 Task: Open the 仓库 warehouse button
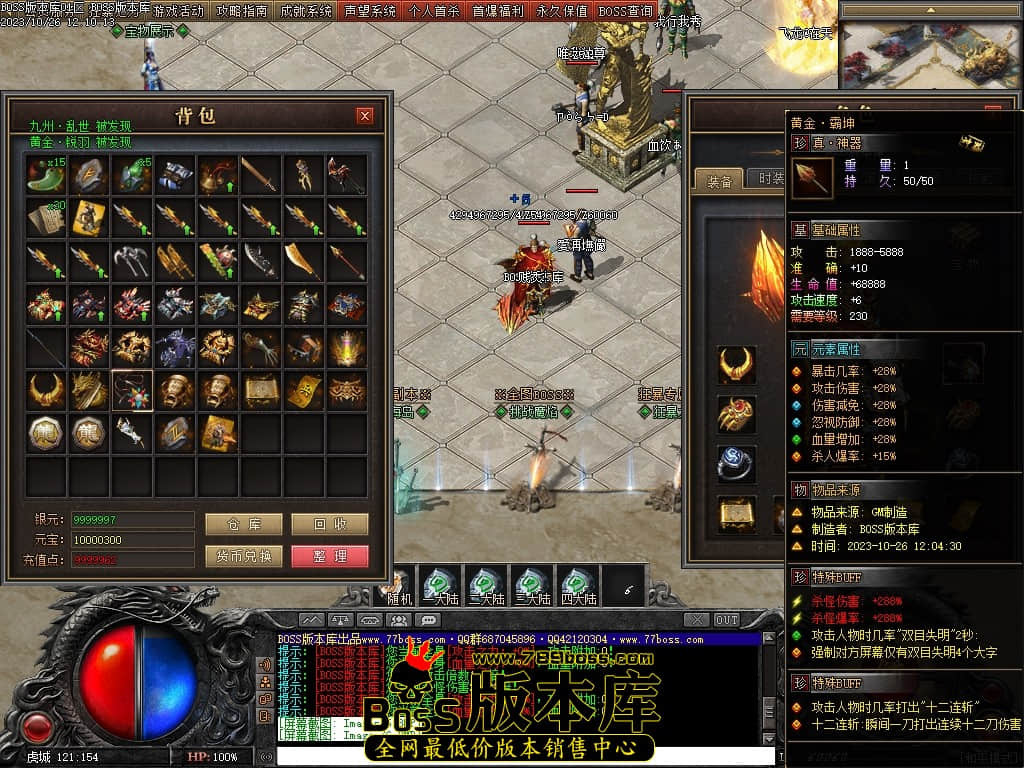click(x=243, y=524)
